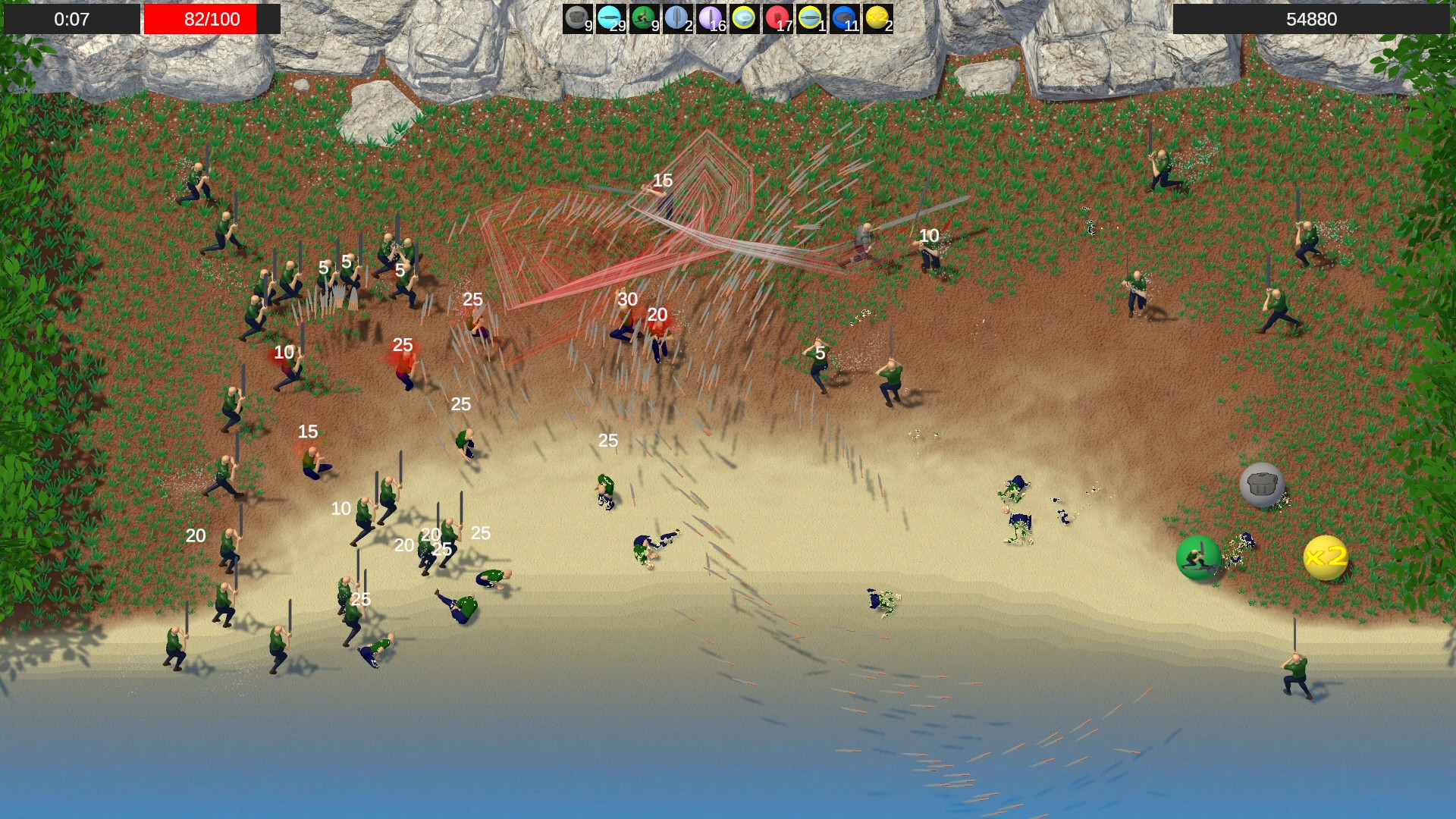Select the gray armor powerup icon in toolbar
Image resolution: width=1456 pixels, height=819 pixels.
[578, 17]
